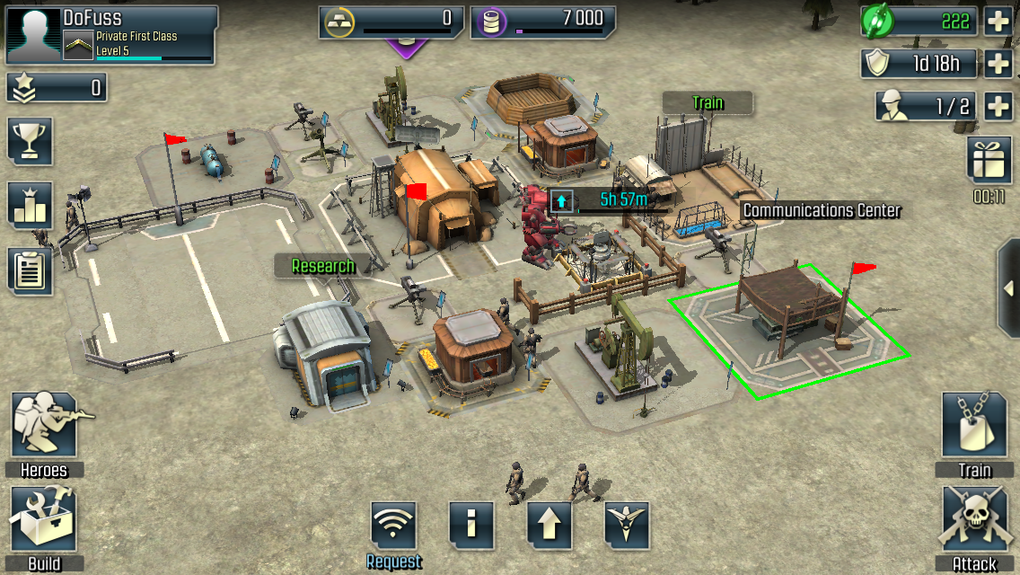Open the clipboard missions list
This screenshot has height=575, width=1020.
pyautogui.click(x=29, y=269)
